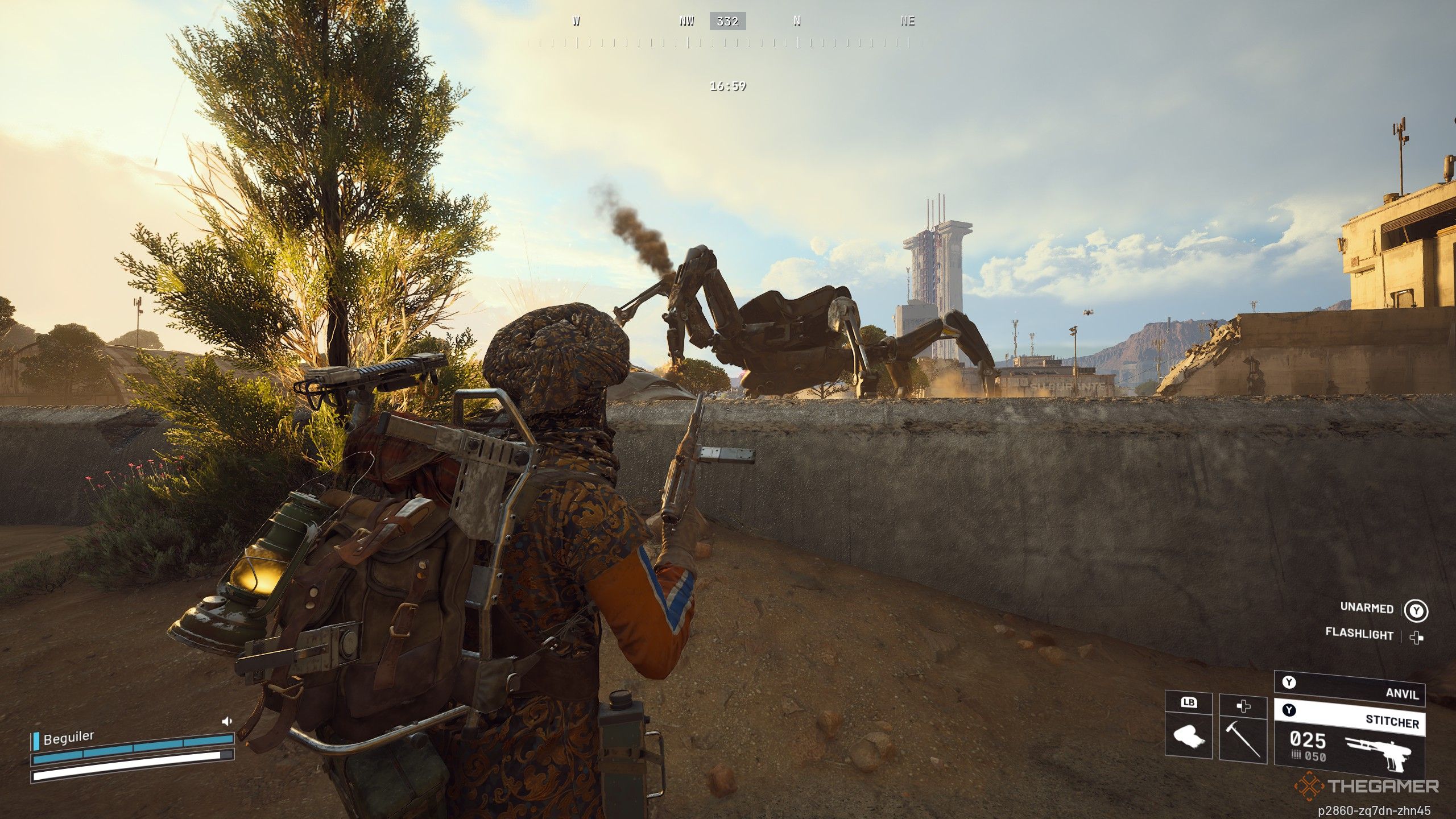Click the D-pad plus icon above the pickaxe
The height and width of the screenshot is (819, 1456).
[1243, 705]
